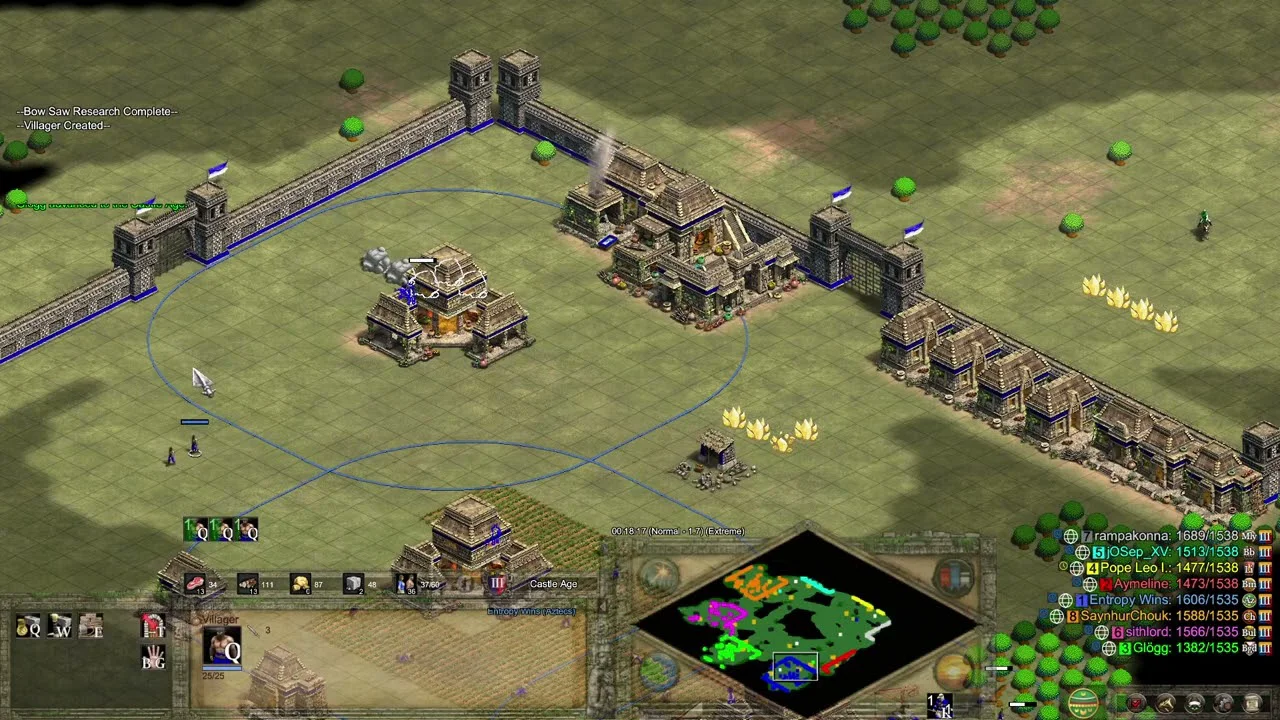
Task: Click the open hand stop command
Action: (153, 658)
